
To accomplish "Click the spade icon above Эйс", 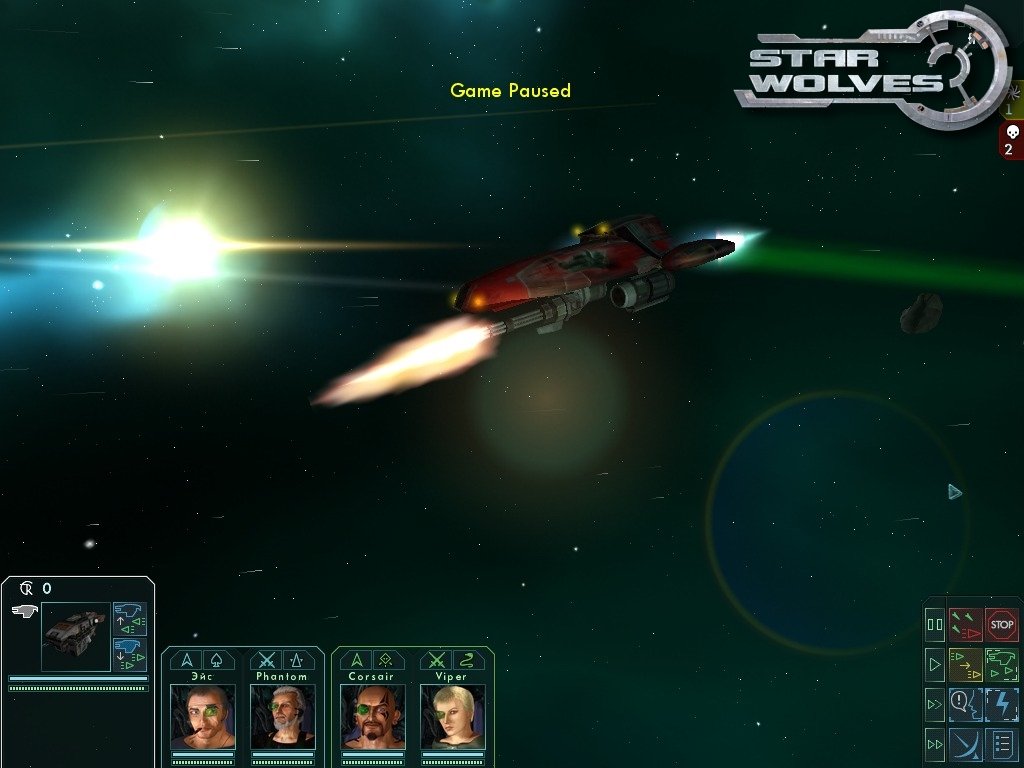I will [220, 660].
